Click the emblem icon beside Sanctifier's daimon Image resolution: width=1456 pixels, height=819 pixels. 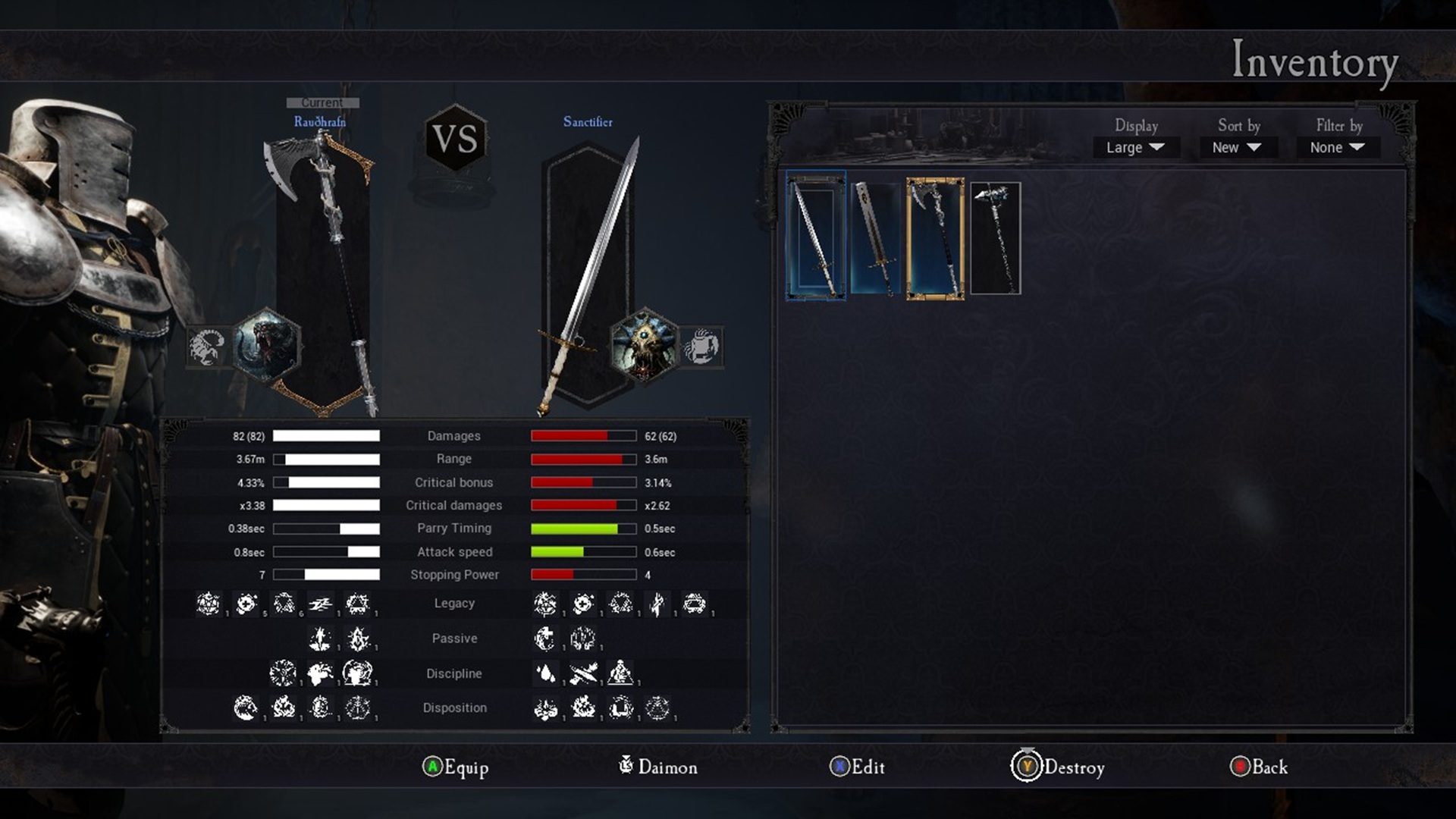click(x=701, y=347)
